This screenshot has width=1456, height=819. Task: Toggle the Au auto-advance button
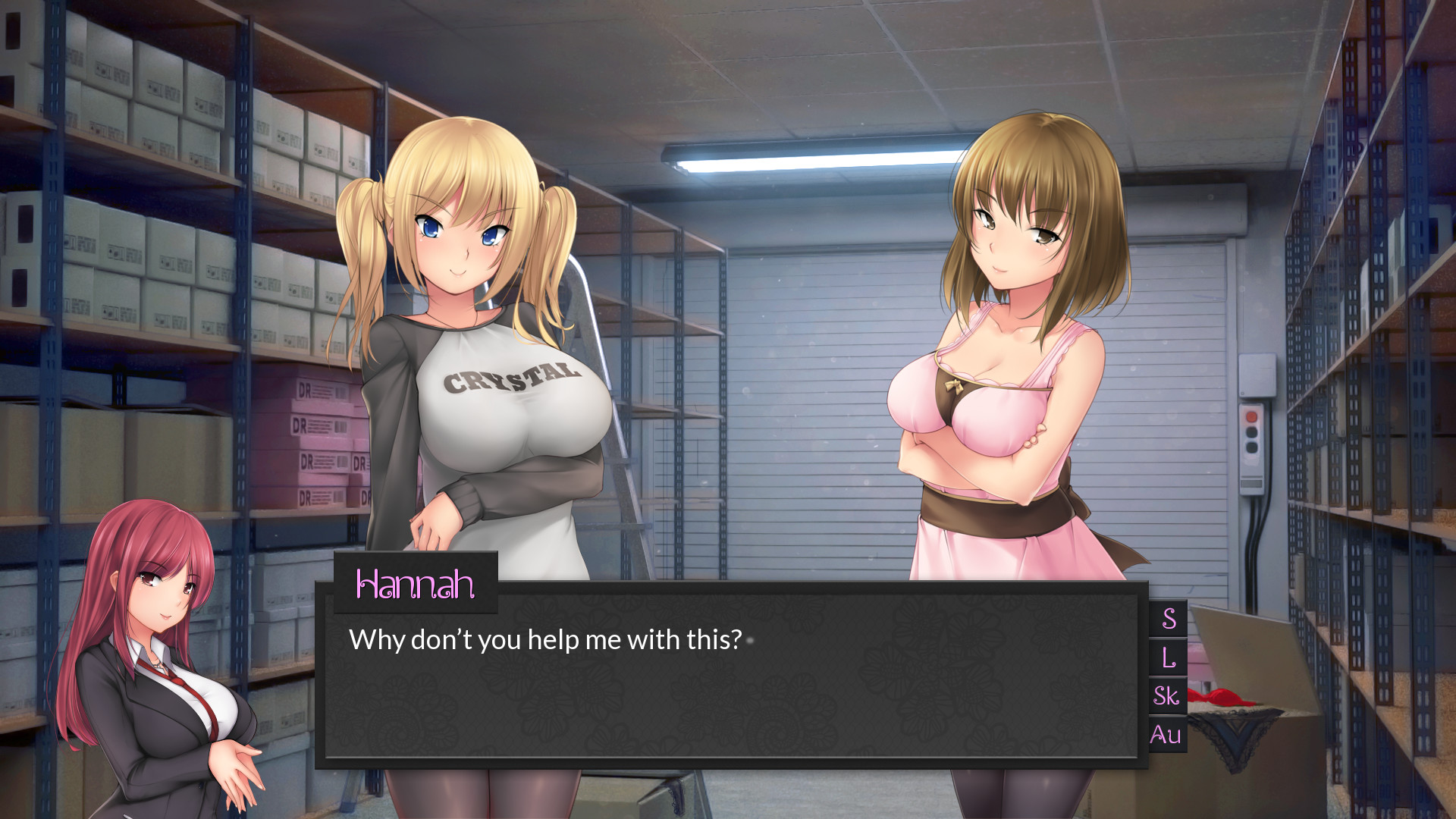pyautogui.click(x=1166, y=734)
